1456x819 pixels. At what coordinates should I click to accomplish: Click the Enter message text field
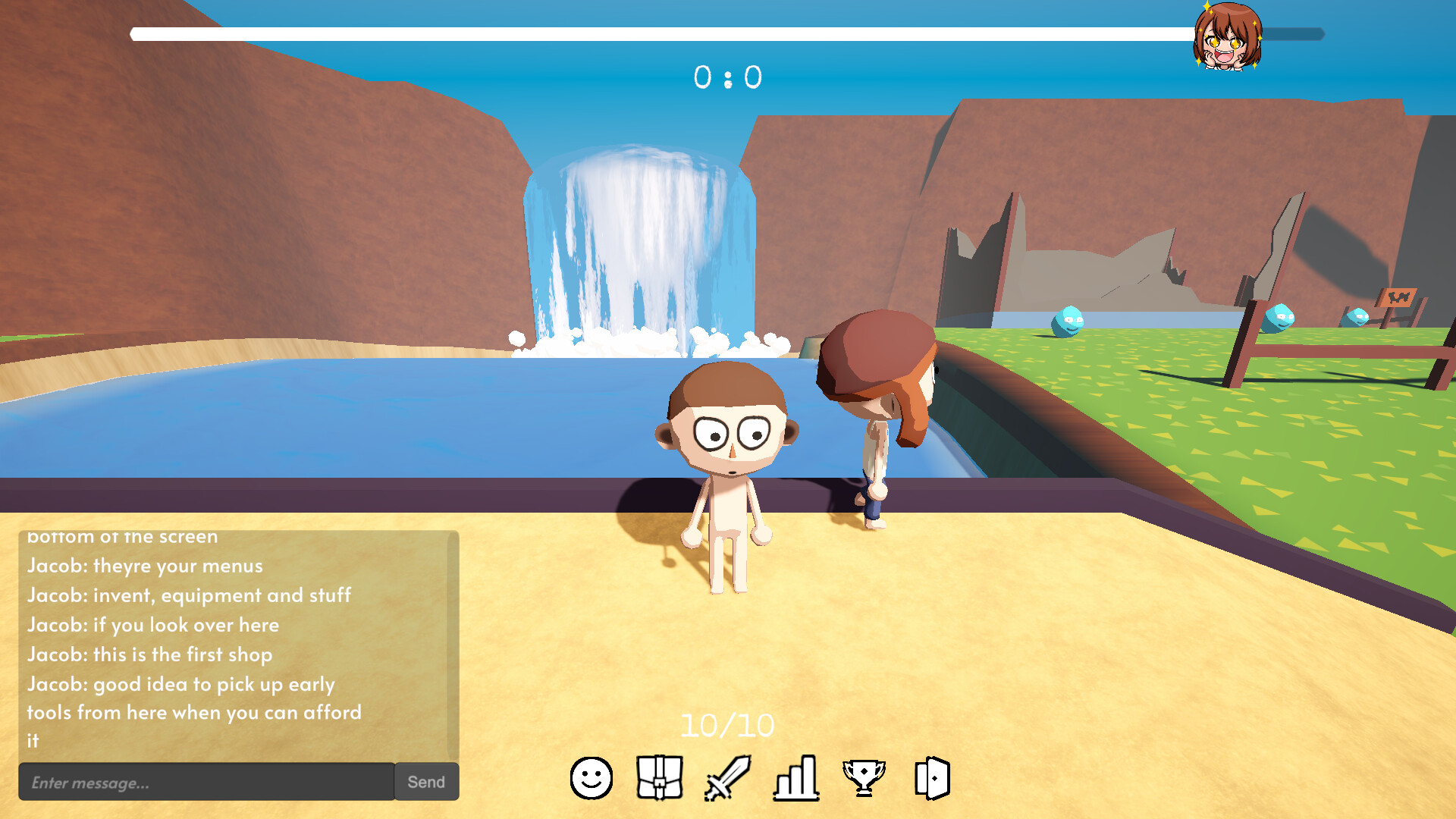(205, 781)
